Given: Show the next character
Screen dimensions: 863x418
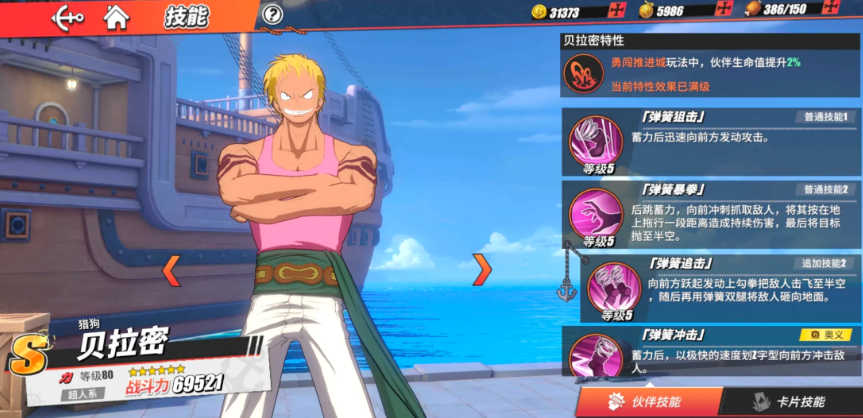Looking at the screenshot, I should (x=482, y=268).
